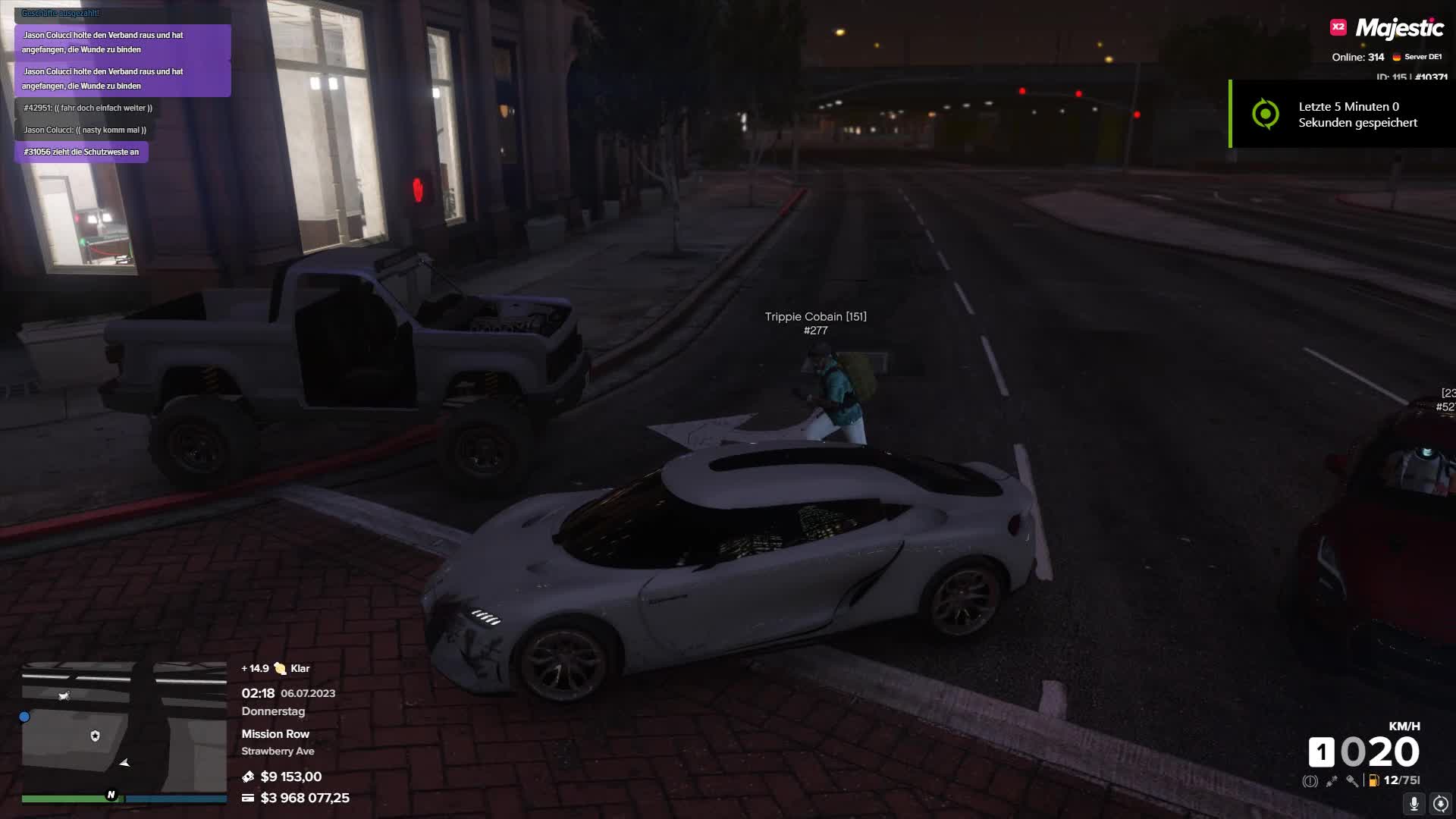1456x819 pixels.
Task: Select the police badge marker on minimap
Action: pos(95,736)
